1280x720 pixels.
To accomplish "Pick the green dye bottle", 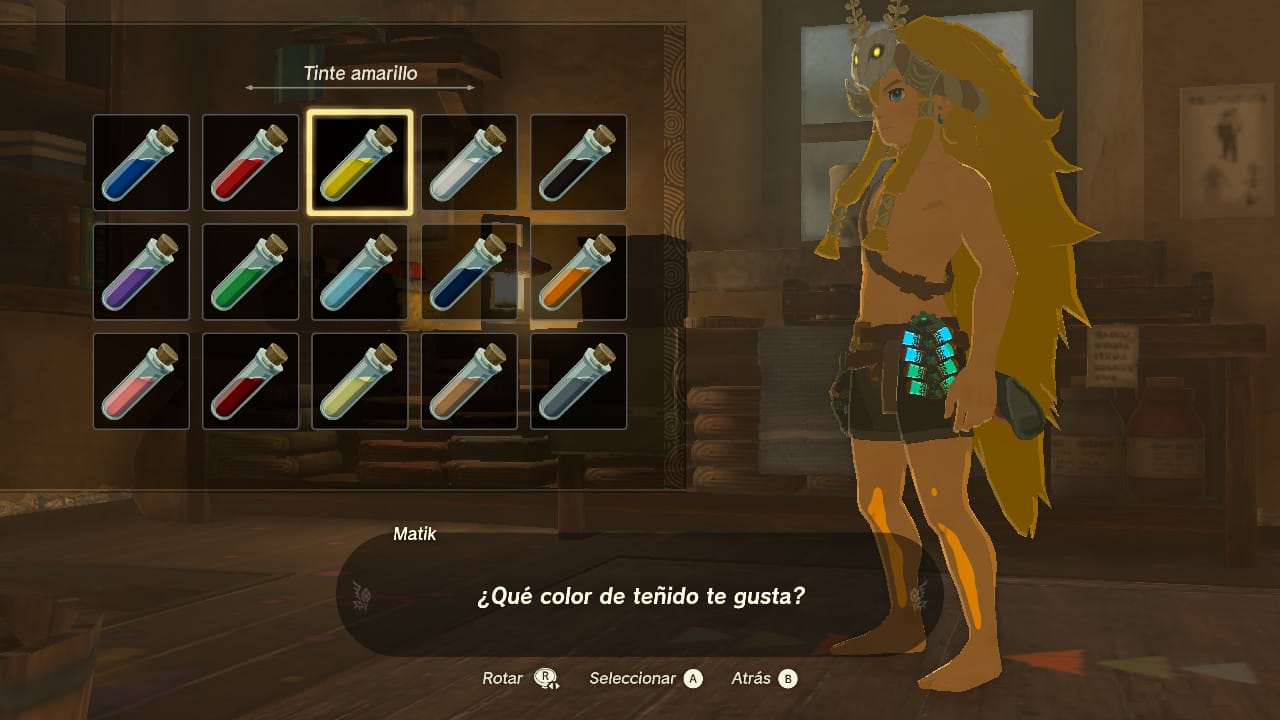I will point(250,272).
